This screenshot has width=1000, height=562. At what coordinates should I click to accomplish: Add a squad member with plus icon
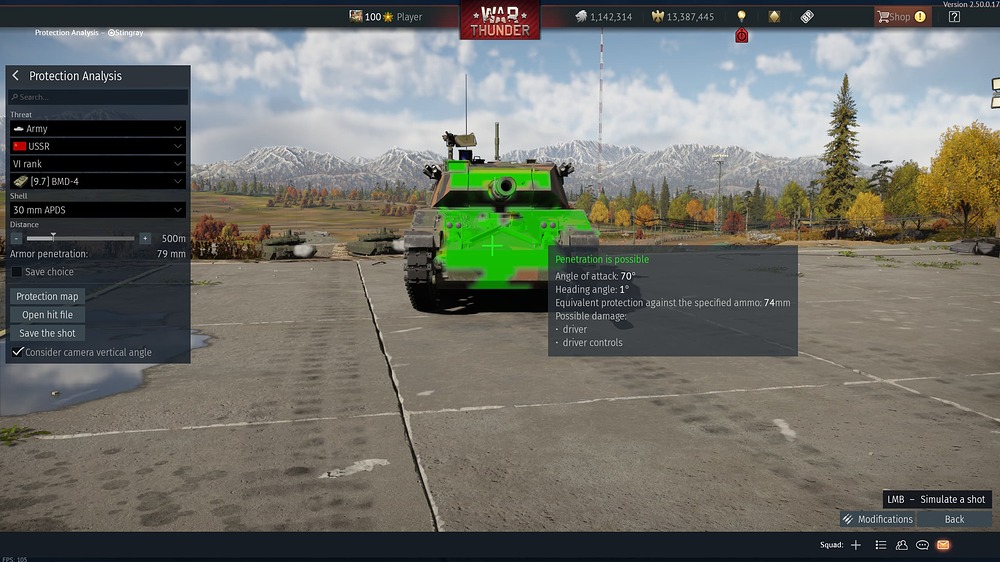tap(855, 545)
